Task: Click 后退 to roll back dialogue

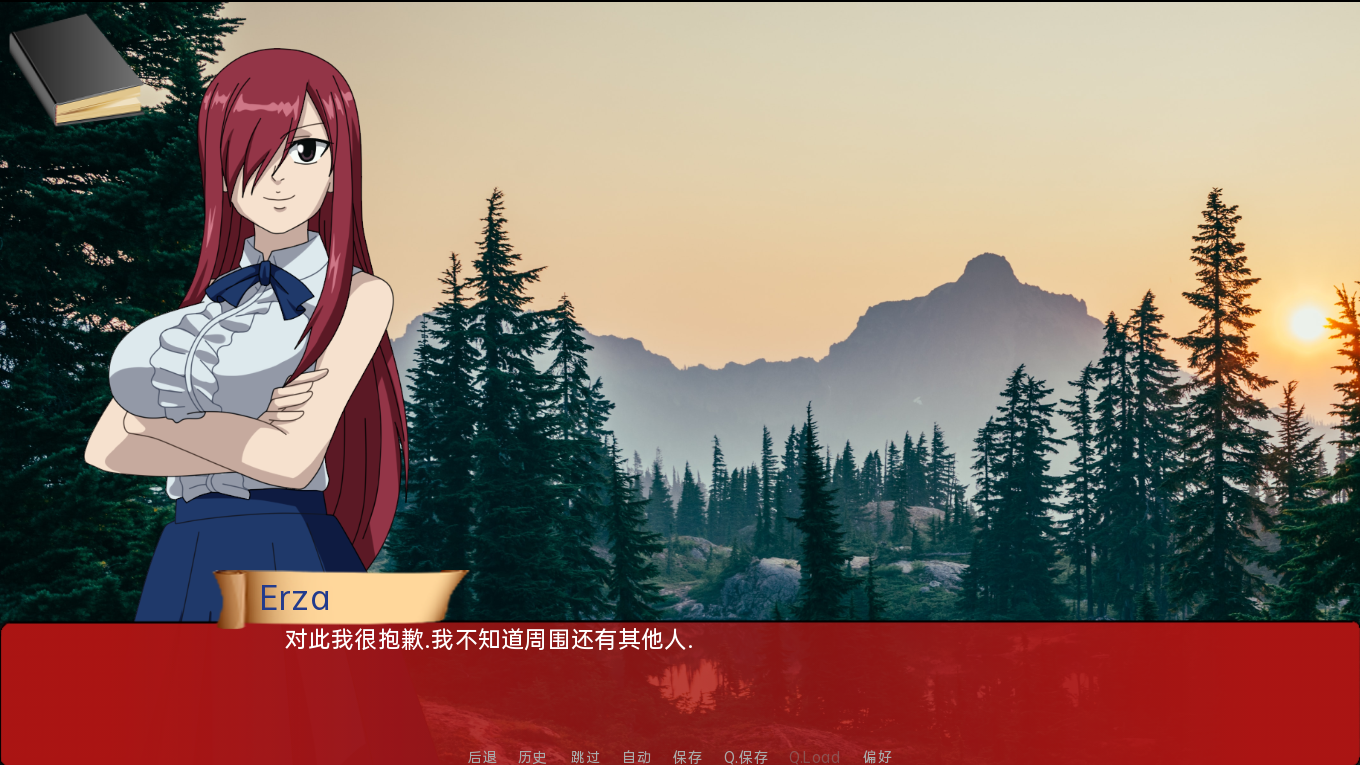Action: pyautogui.click(x=482, y=757)
